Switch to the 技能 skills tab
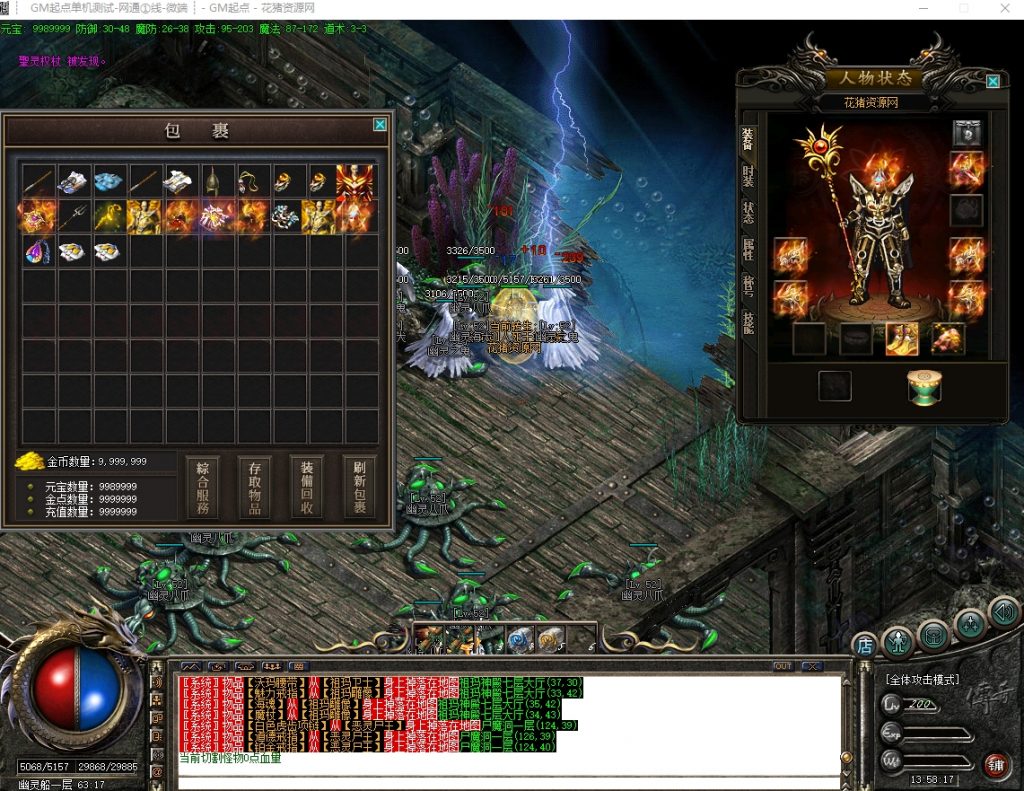The image size is (1024, 791). (747, 320)
